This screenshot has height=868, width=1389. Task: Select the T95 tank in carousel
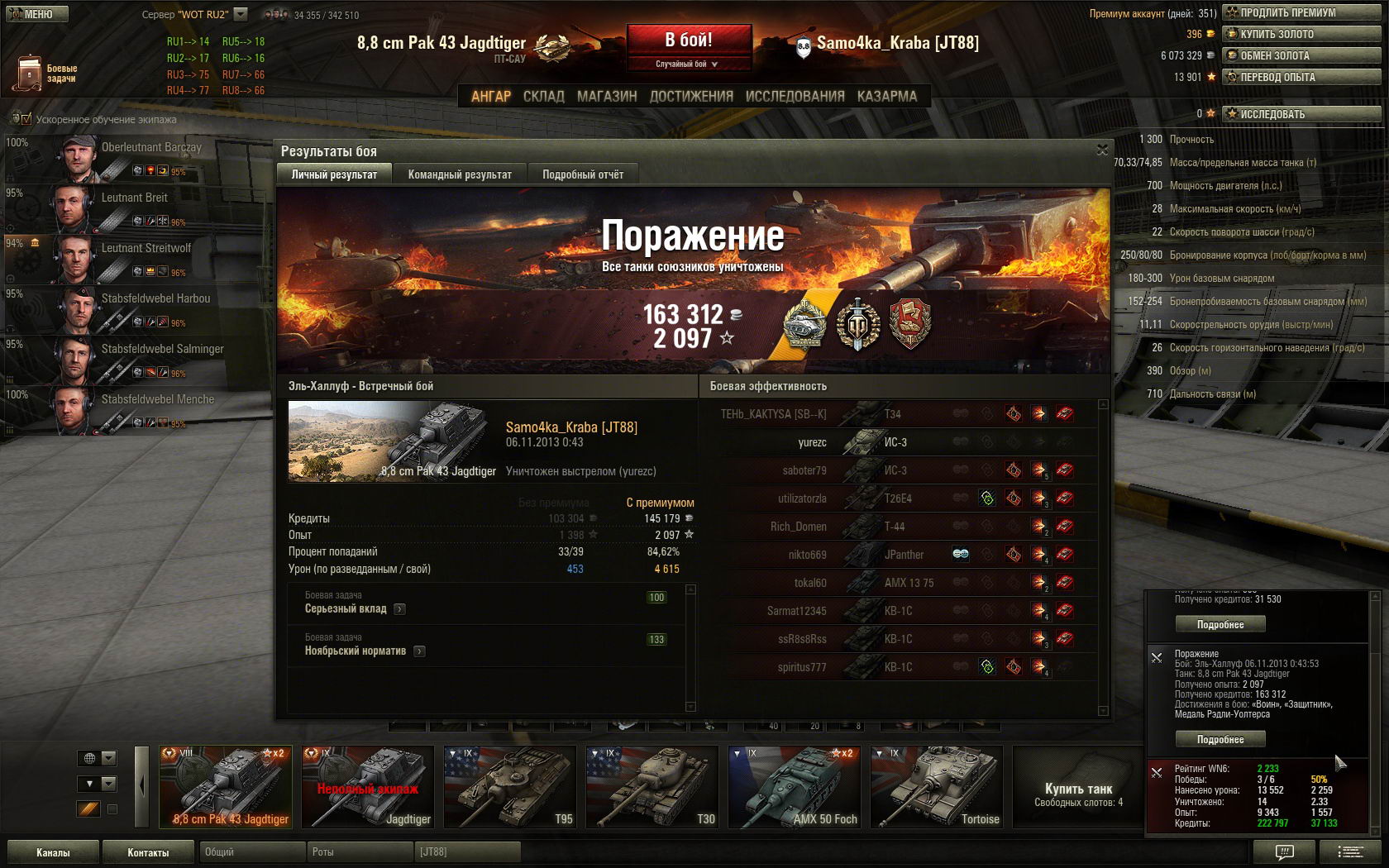(x=510, y=787)
